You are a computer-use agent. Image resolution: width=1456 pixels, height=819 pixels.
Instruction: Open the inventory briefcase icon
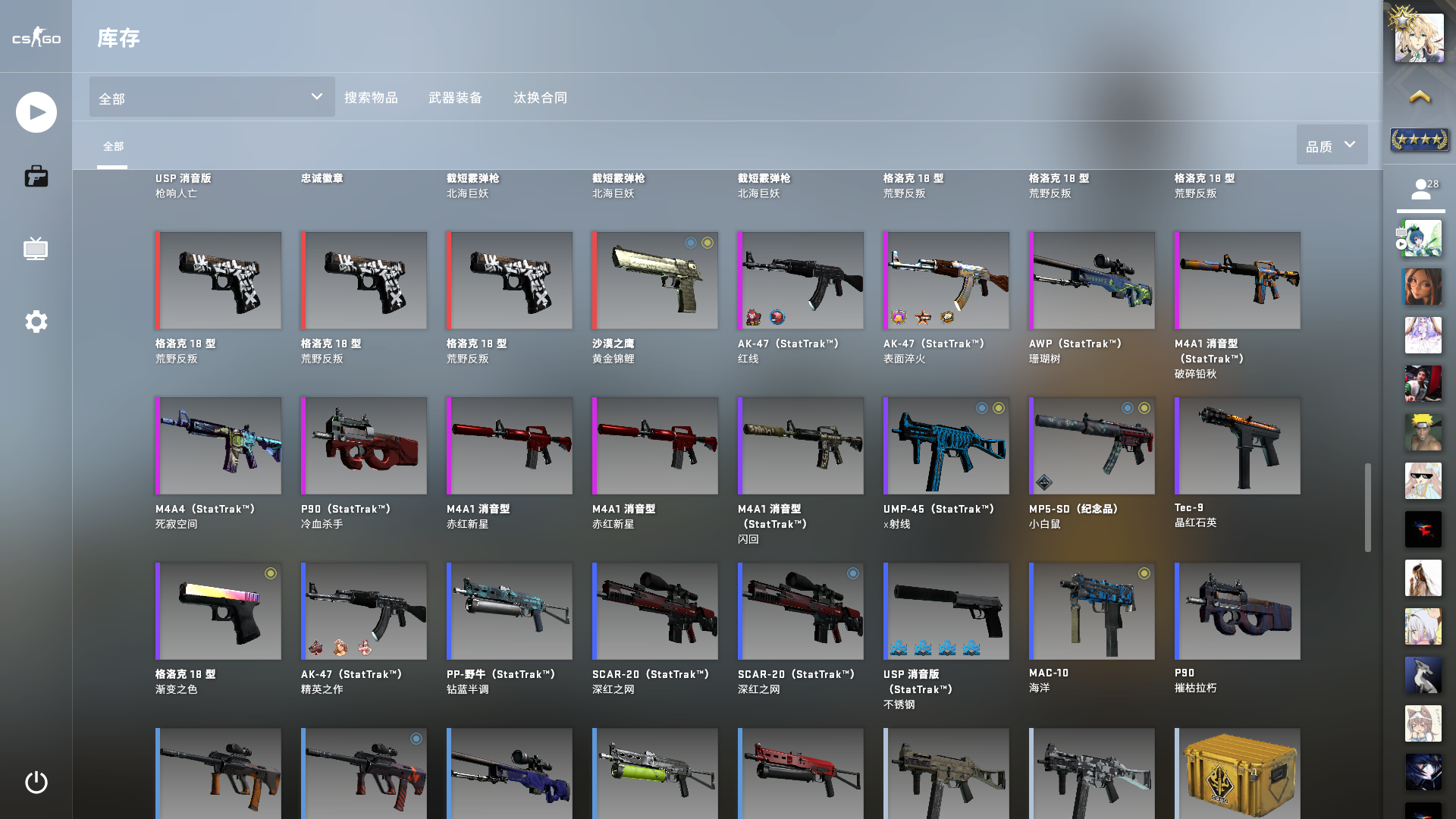[35, 176]
